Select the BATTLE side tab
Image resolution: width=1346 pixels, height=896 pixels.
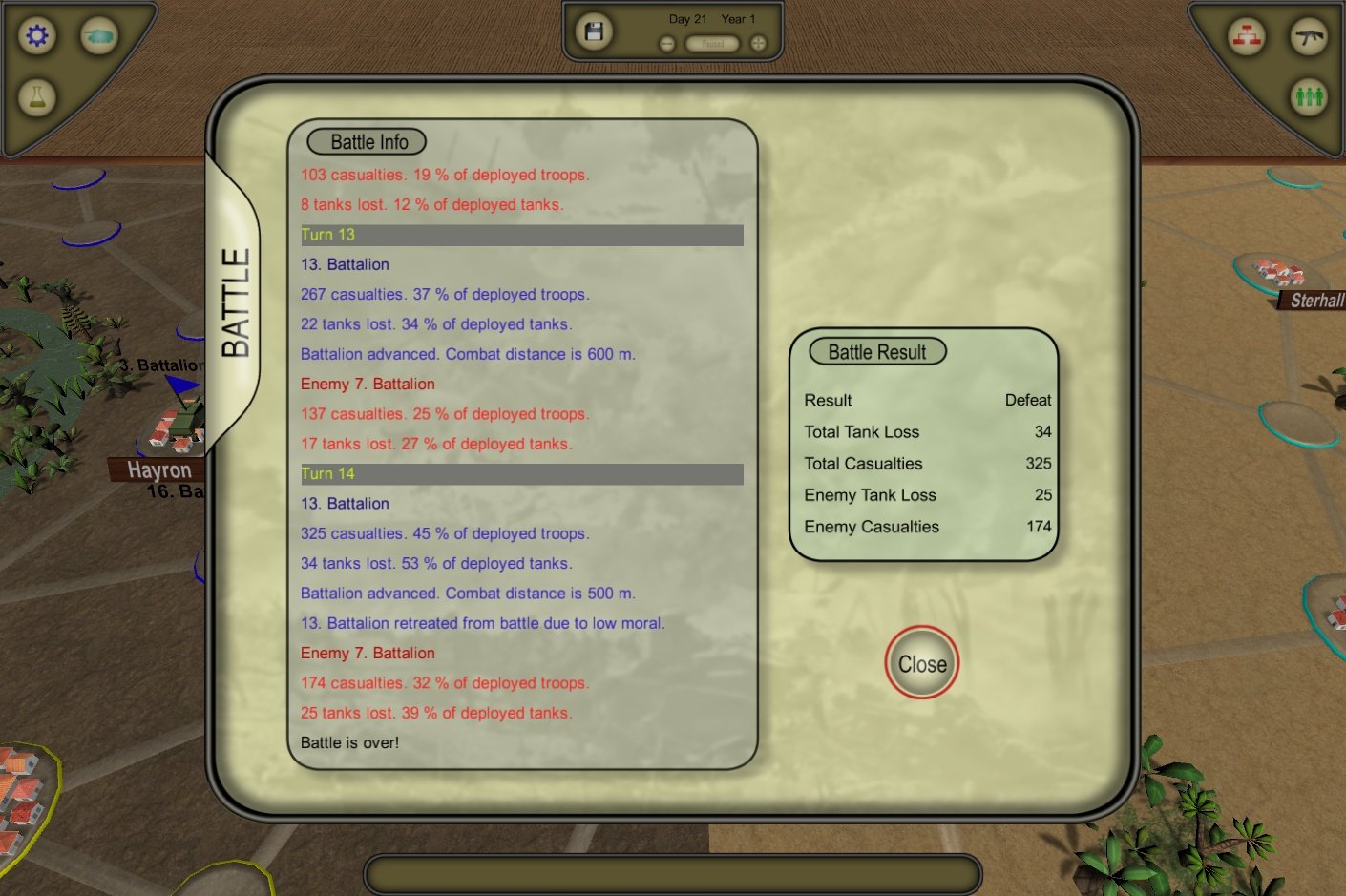coord(233,301)
